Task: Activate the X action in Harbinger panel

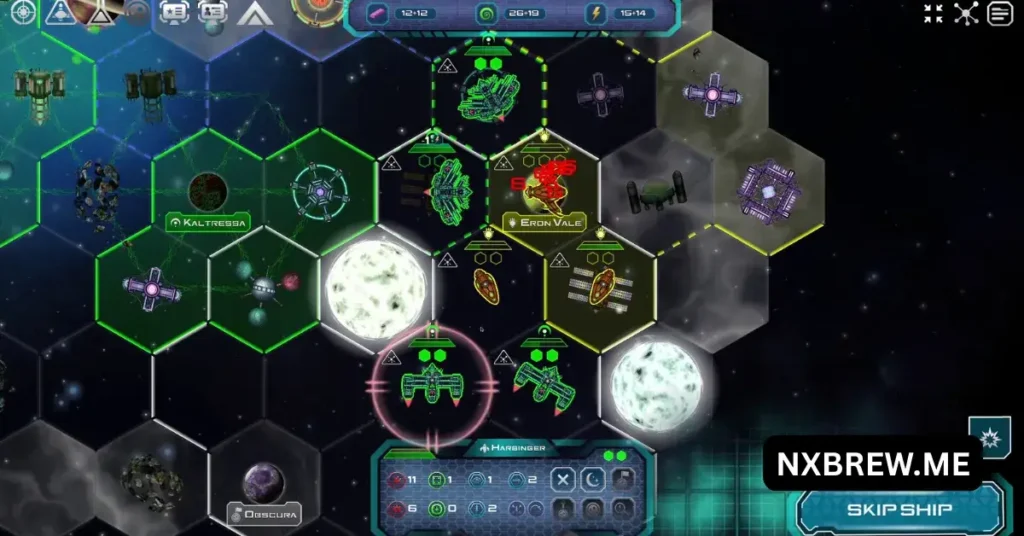Action: (563, 479)
